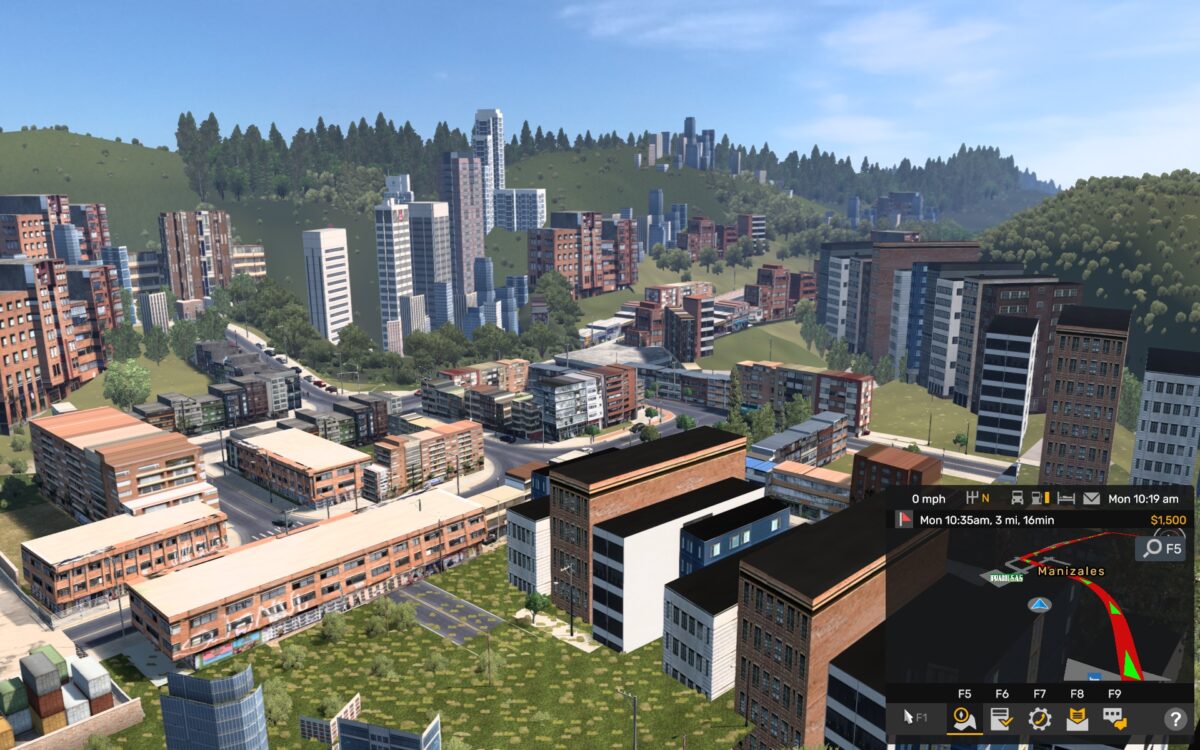Switch to the job info tab
Image resolution: width=1200 pixels, height=750 pixels.
[1002, 718]
